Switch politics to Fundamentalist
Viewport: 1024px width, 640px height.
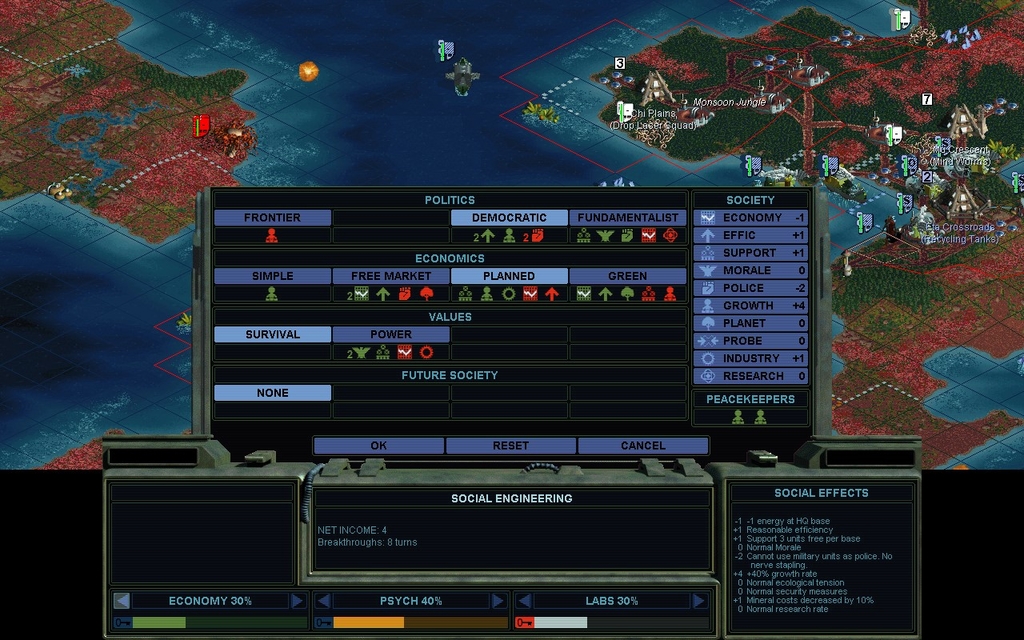tap(628, 218)
